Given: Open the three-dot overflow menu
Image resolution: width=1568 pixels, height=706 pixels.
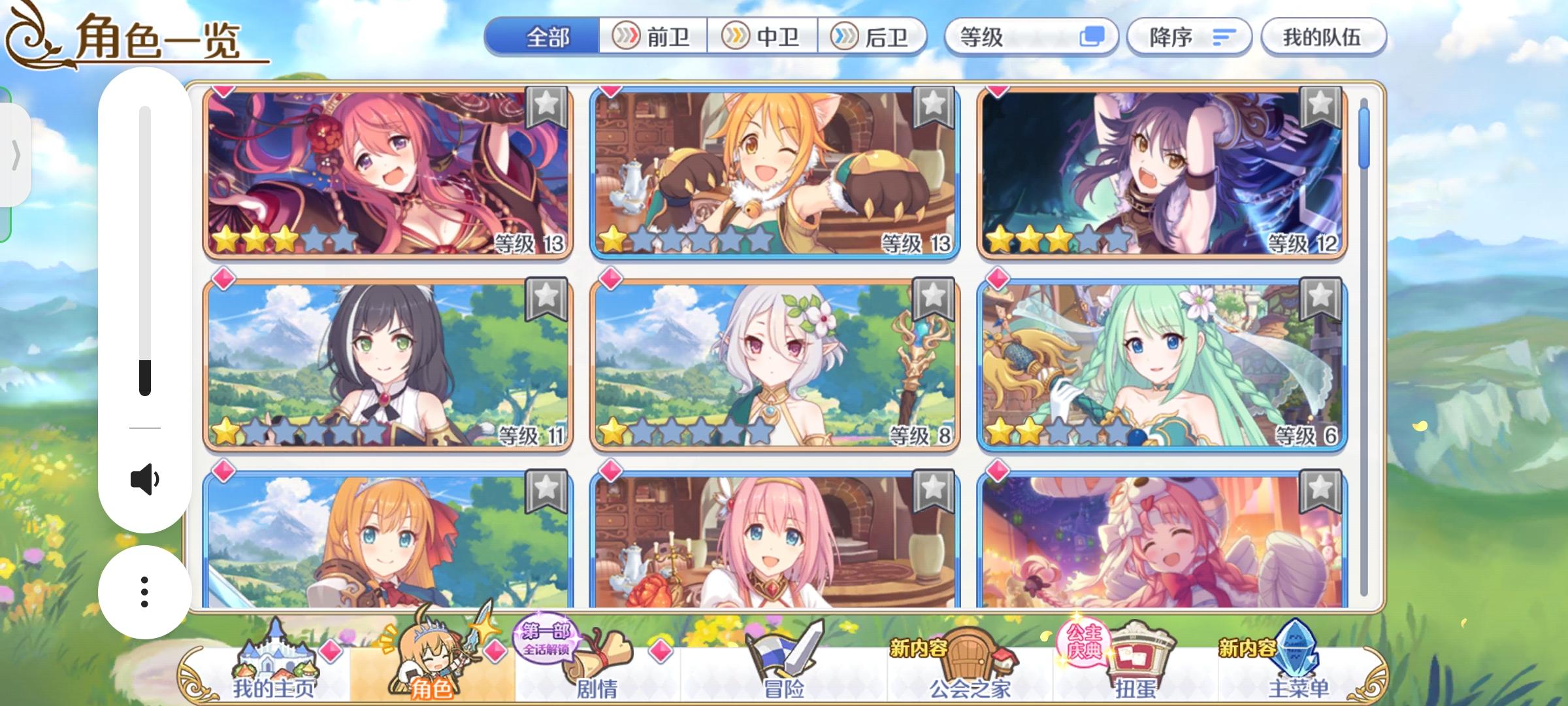Looking at the screenshot, I should 144,592.
